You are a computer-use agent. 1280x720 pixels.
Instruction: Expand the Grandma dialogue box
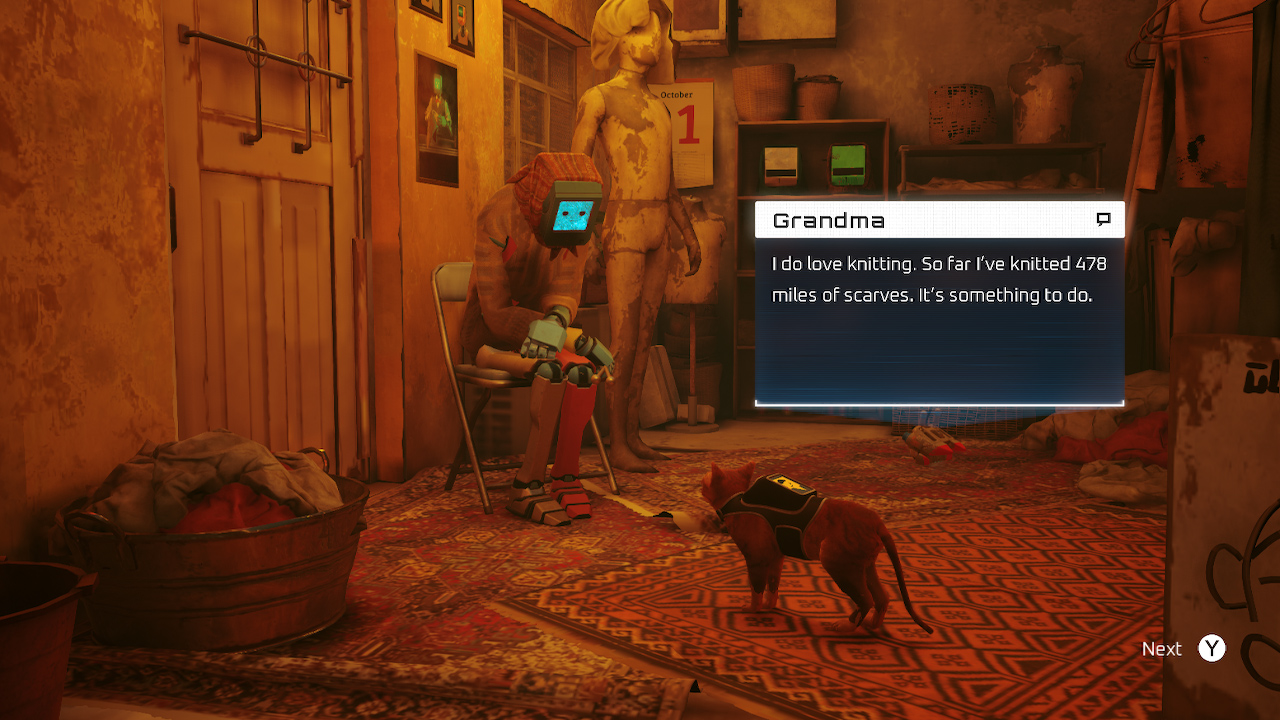tap(940, 300)
